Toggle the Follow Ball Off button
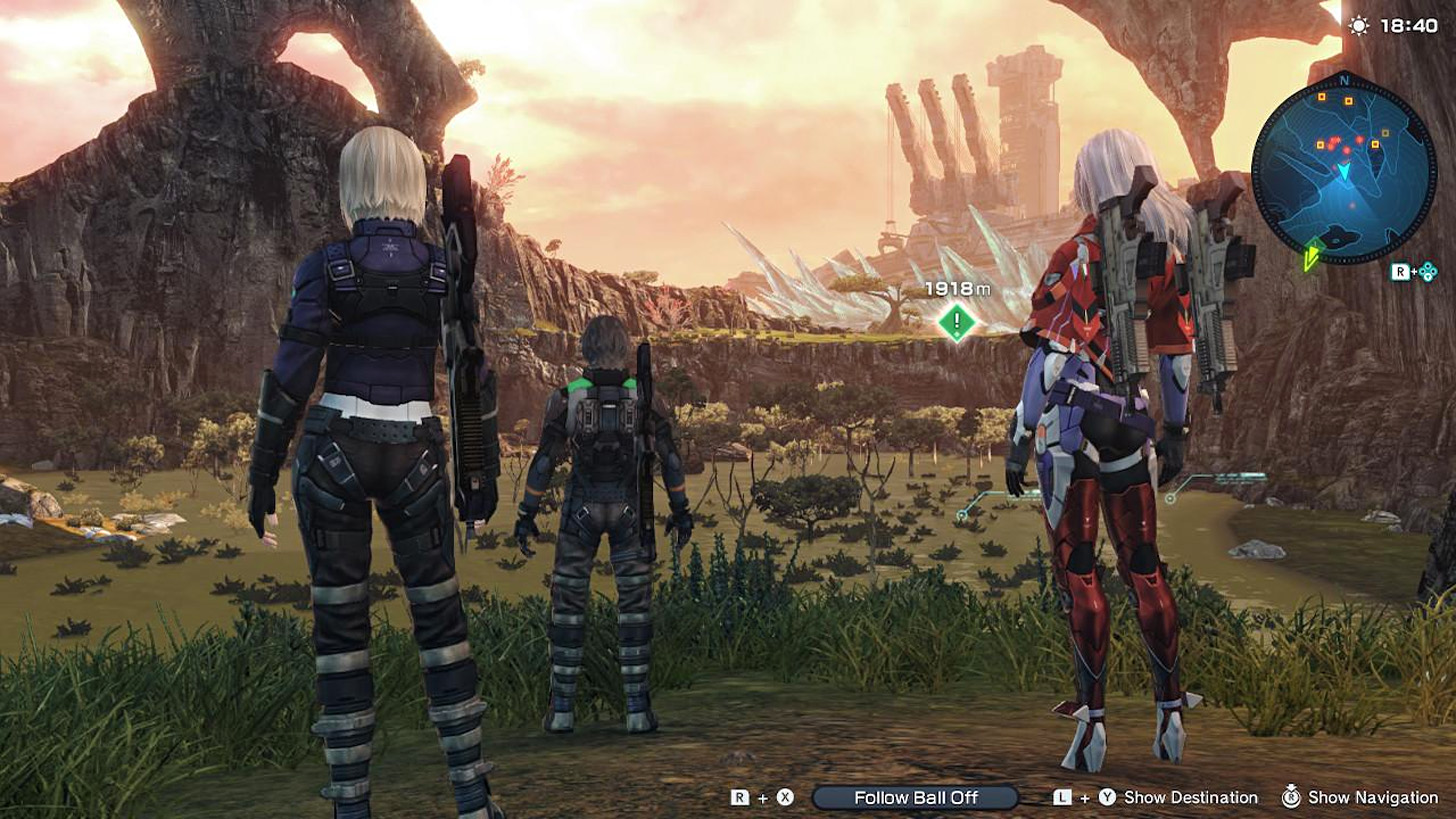Screen dimensions: 1456x819 coord(914,797)
